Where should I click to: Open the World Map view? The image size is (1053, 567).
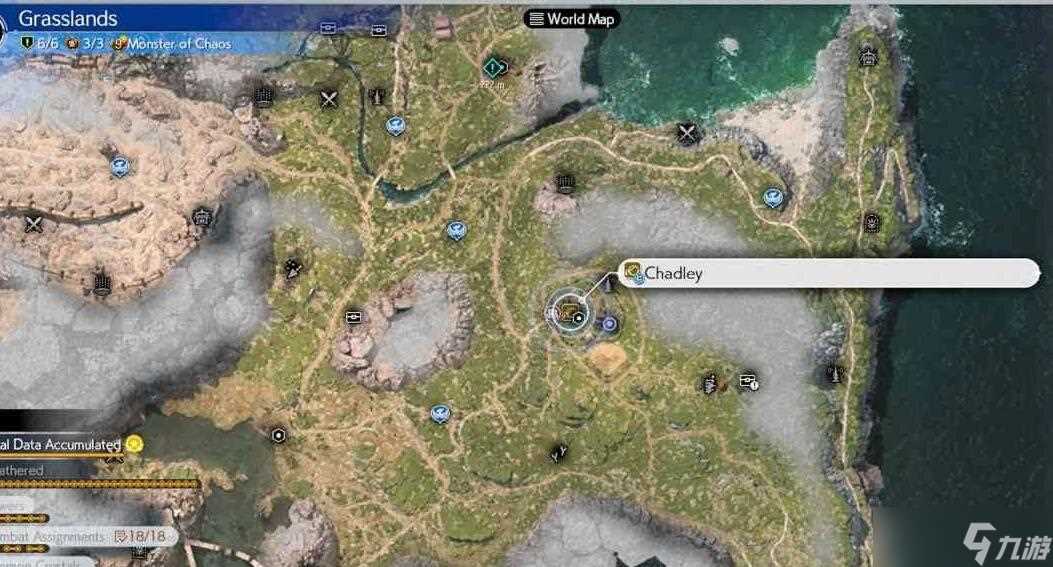click(571, 19)
